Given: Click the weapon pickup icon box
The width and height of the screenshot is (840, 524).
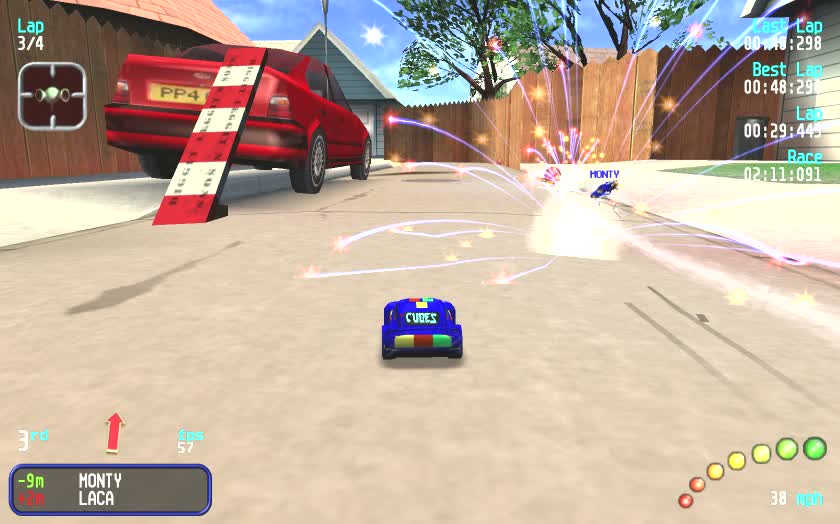Looking at the screenshot, I should click(x=52, y=96).
